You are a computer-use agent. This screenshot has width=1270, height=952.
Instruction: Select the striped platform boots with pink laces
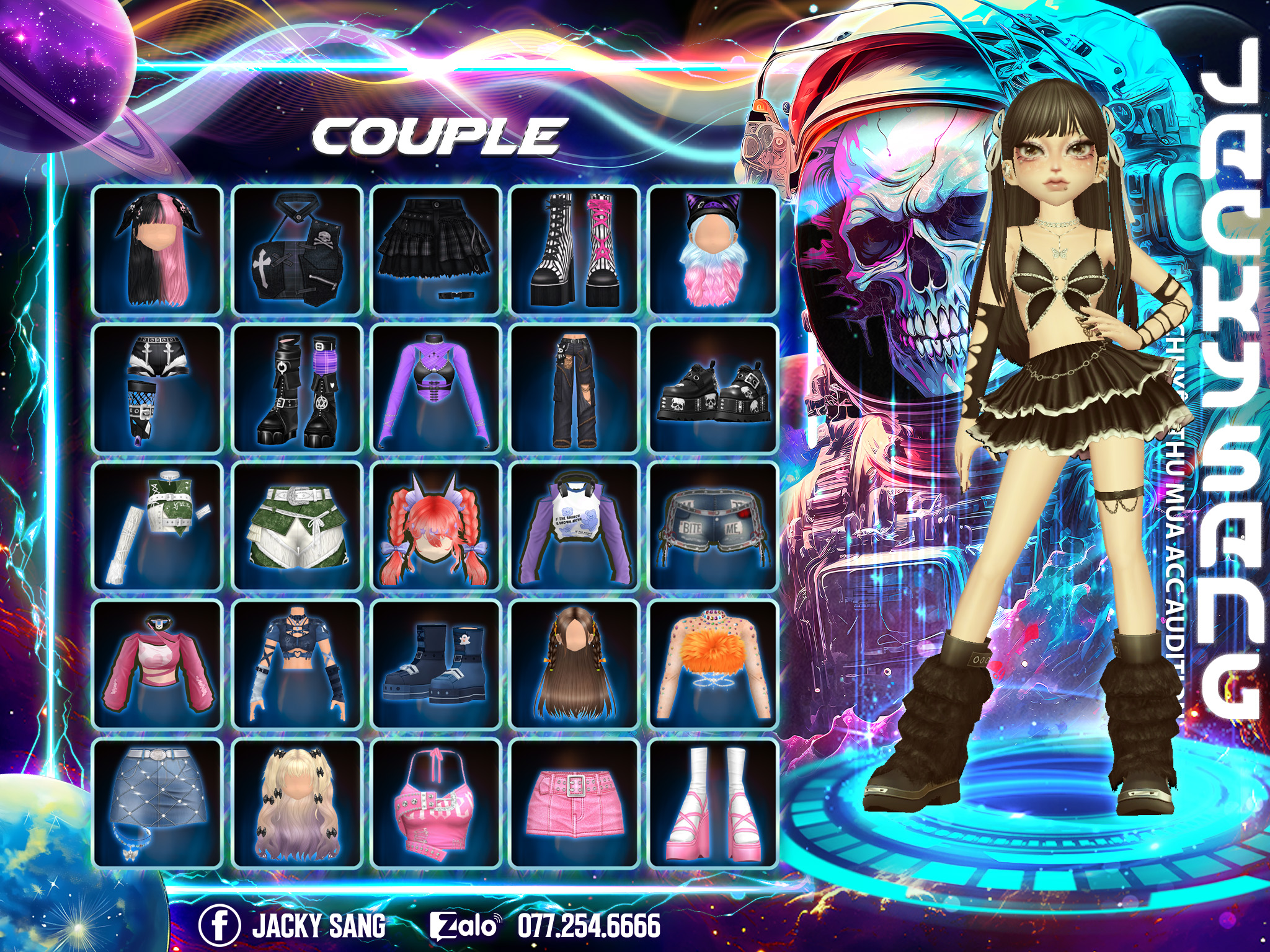574,250
